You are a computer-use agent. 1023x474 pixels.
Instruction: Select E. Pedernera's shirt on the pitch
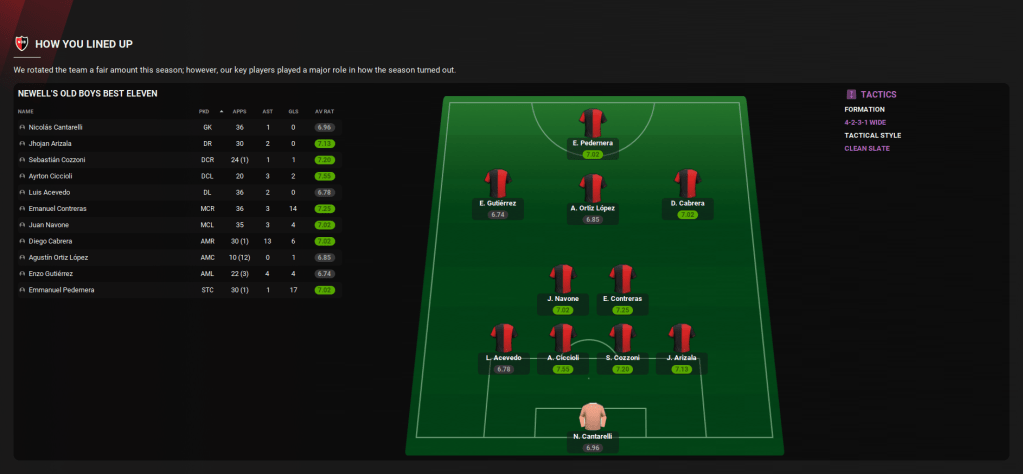point(592,123)
